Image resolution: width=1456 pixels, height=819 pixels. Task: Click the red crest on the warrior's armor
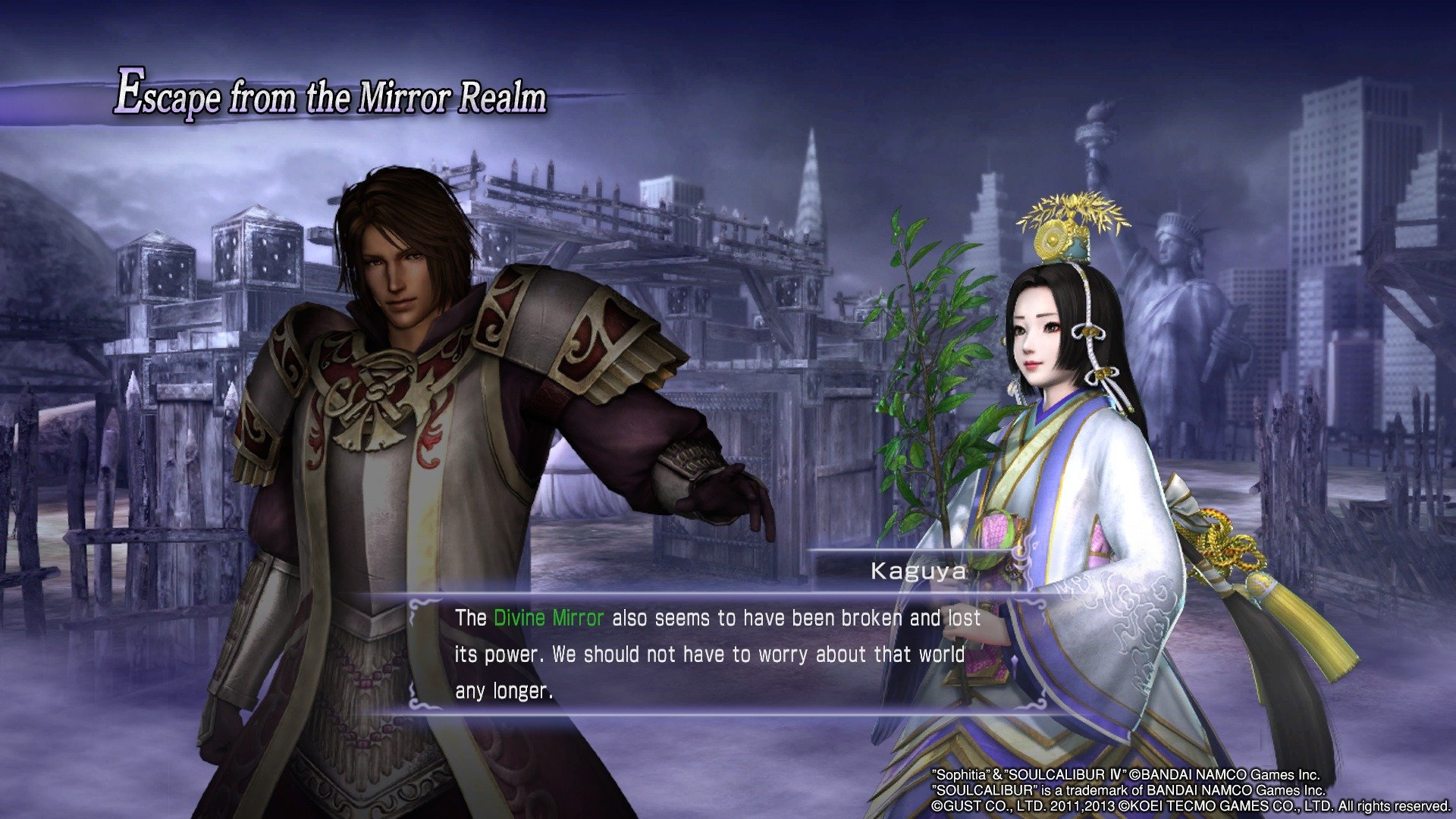coord(372,387)
